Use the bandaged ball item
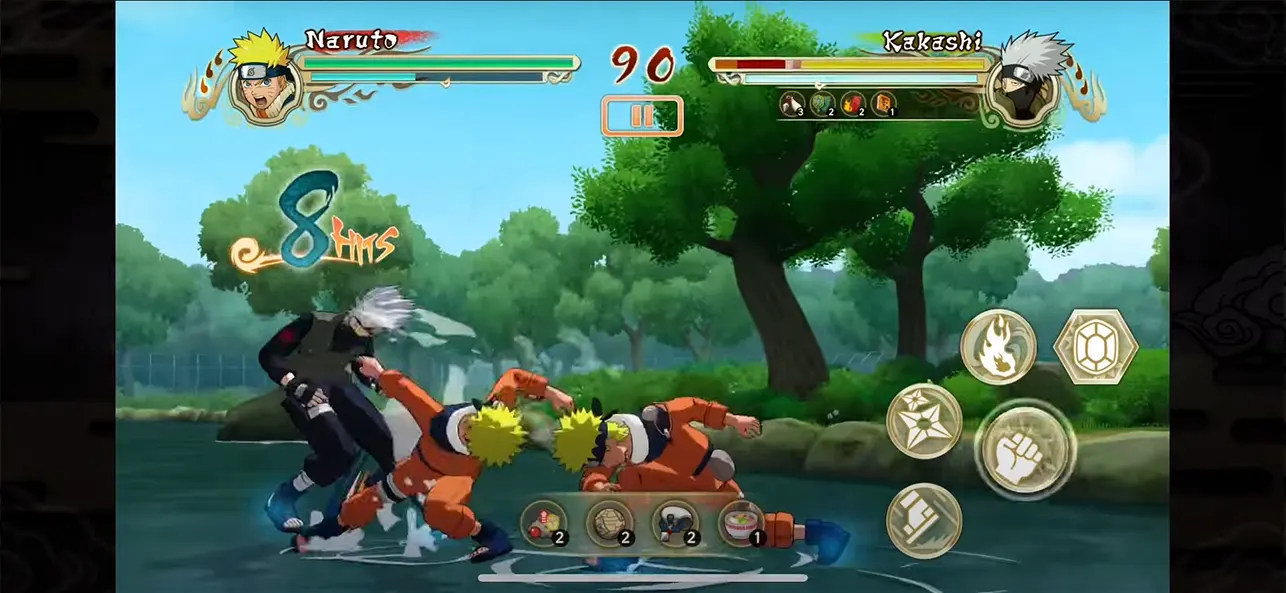This screenshot has width=1286, height=593. [609, 524]
